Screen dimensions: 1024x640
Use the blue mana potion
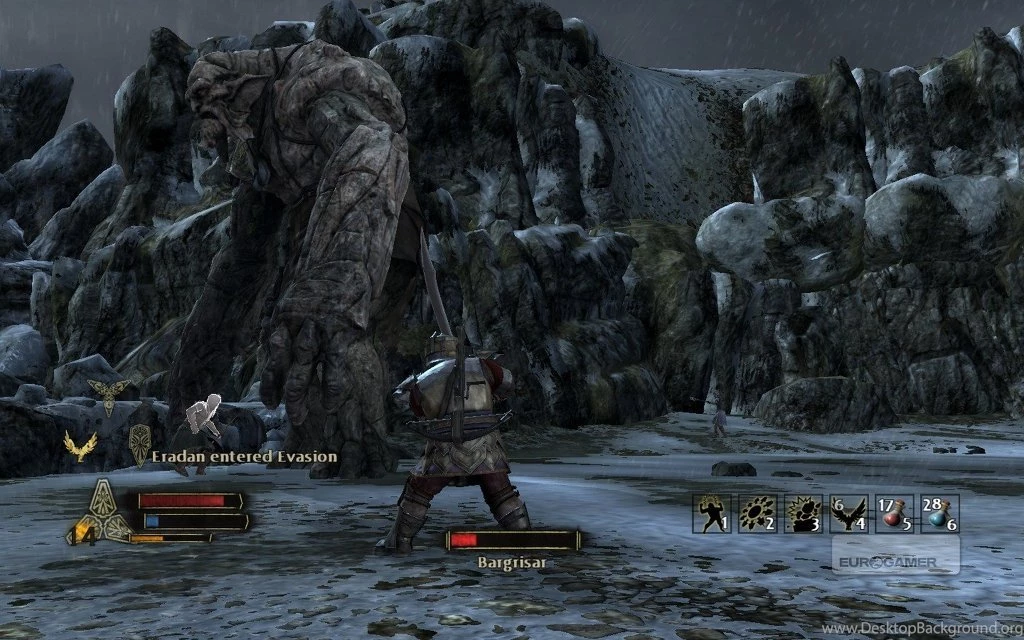938,513
